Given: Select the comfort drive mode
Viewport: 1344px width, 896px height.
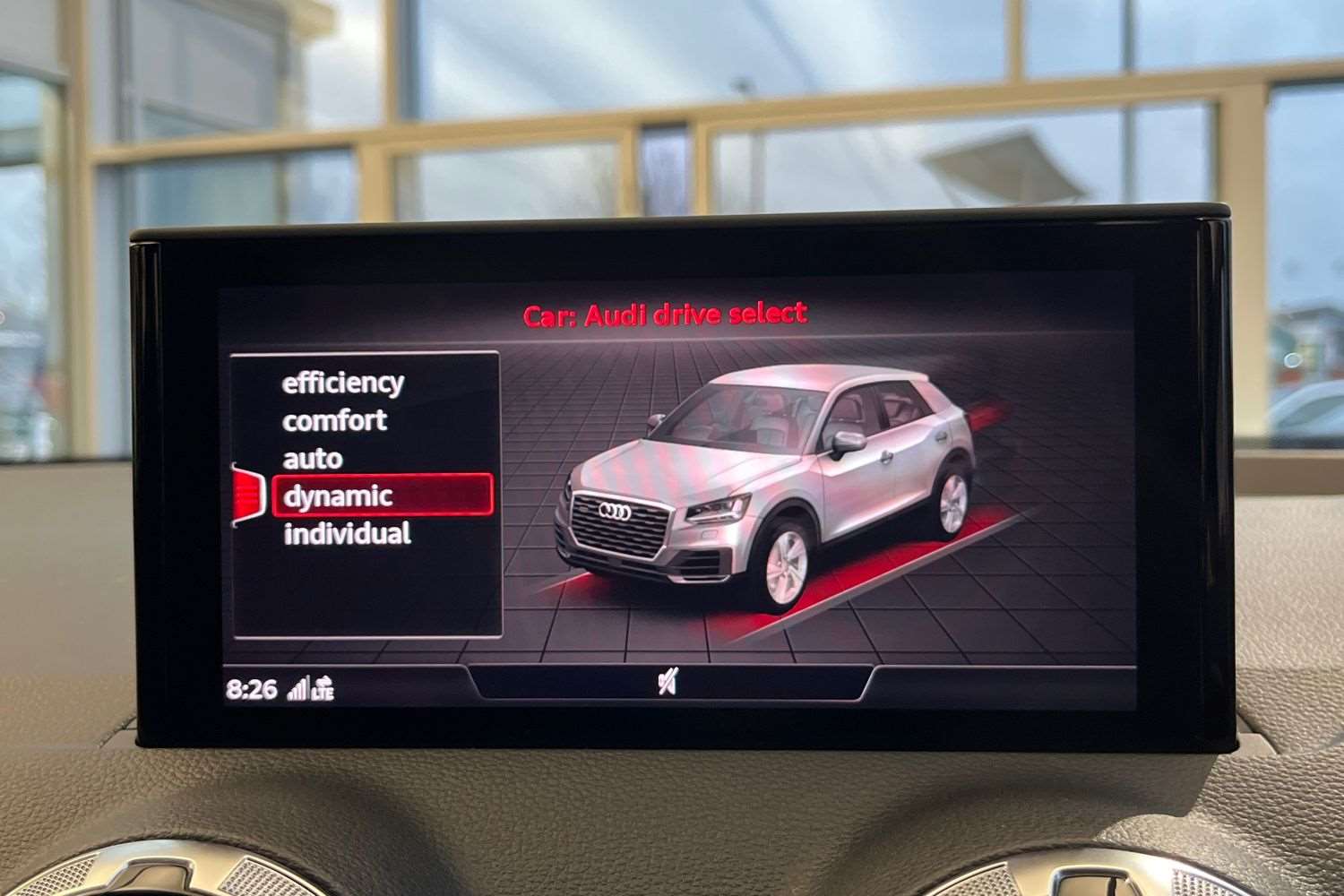Looking at the screenshot, I should click(335, 420).
